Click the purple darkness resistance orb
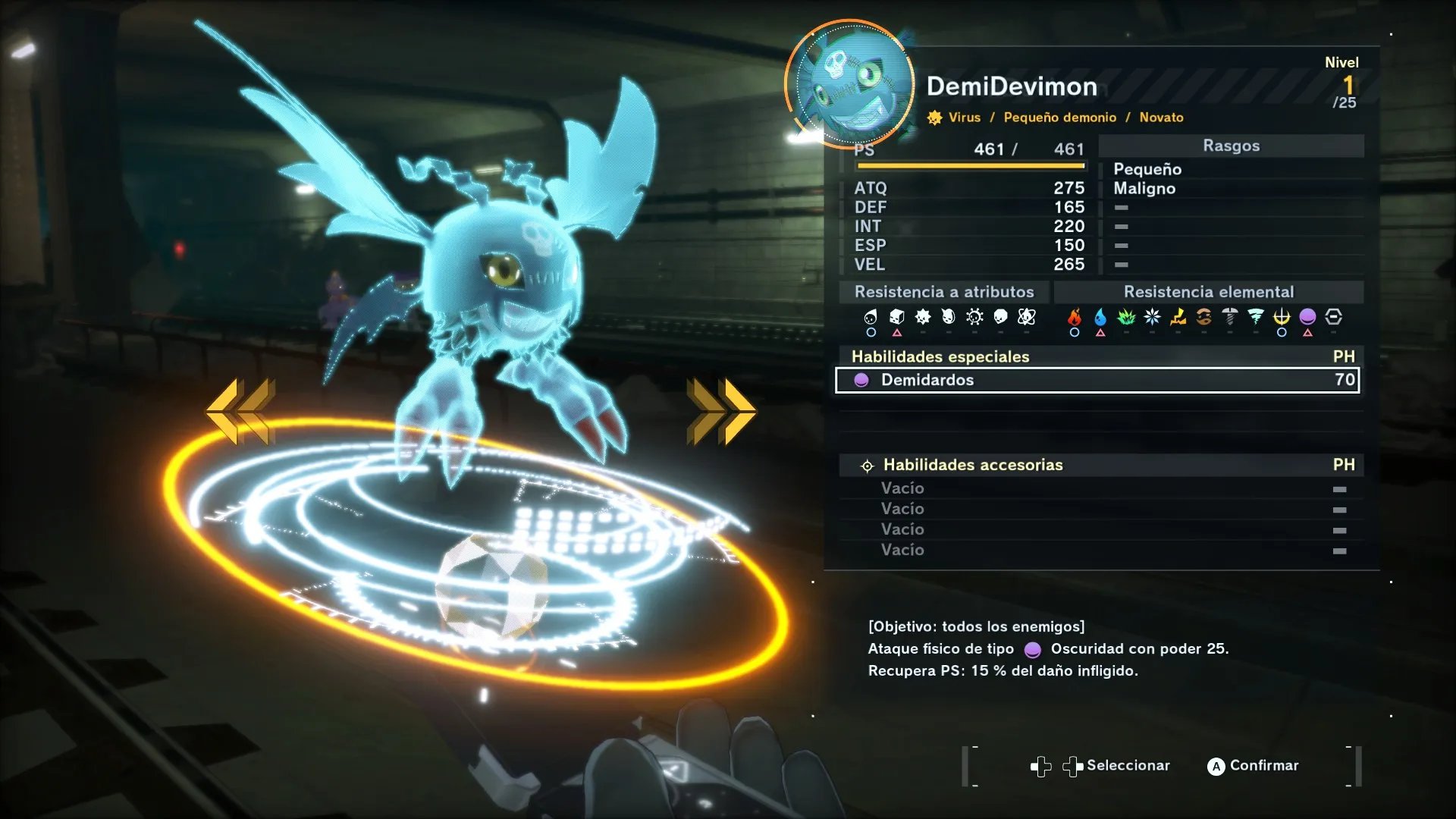Image resolution: width=1456 pixels, height=819 pixels. (1307, 317)
